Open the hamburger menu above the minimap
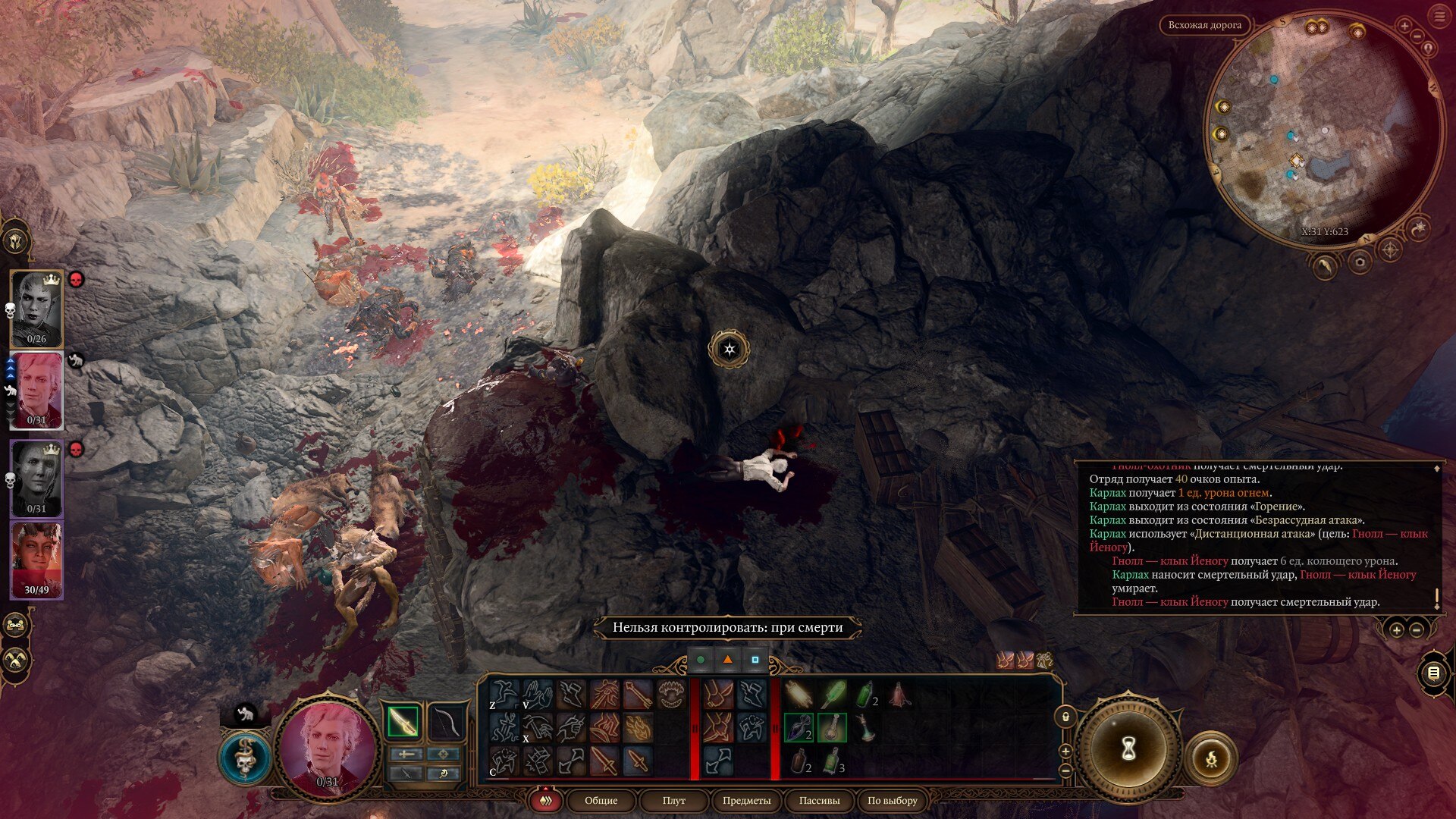Viewport: 1456px width, 819px height. click(x=1439, y=17)
